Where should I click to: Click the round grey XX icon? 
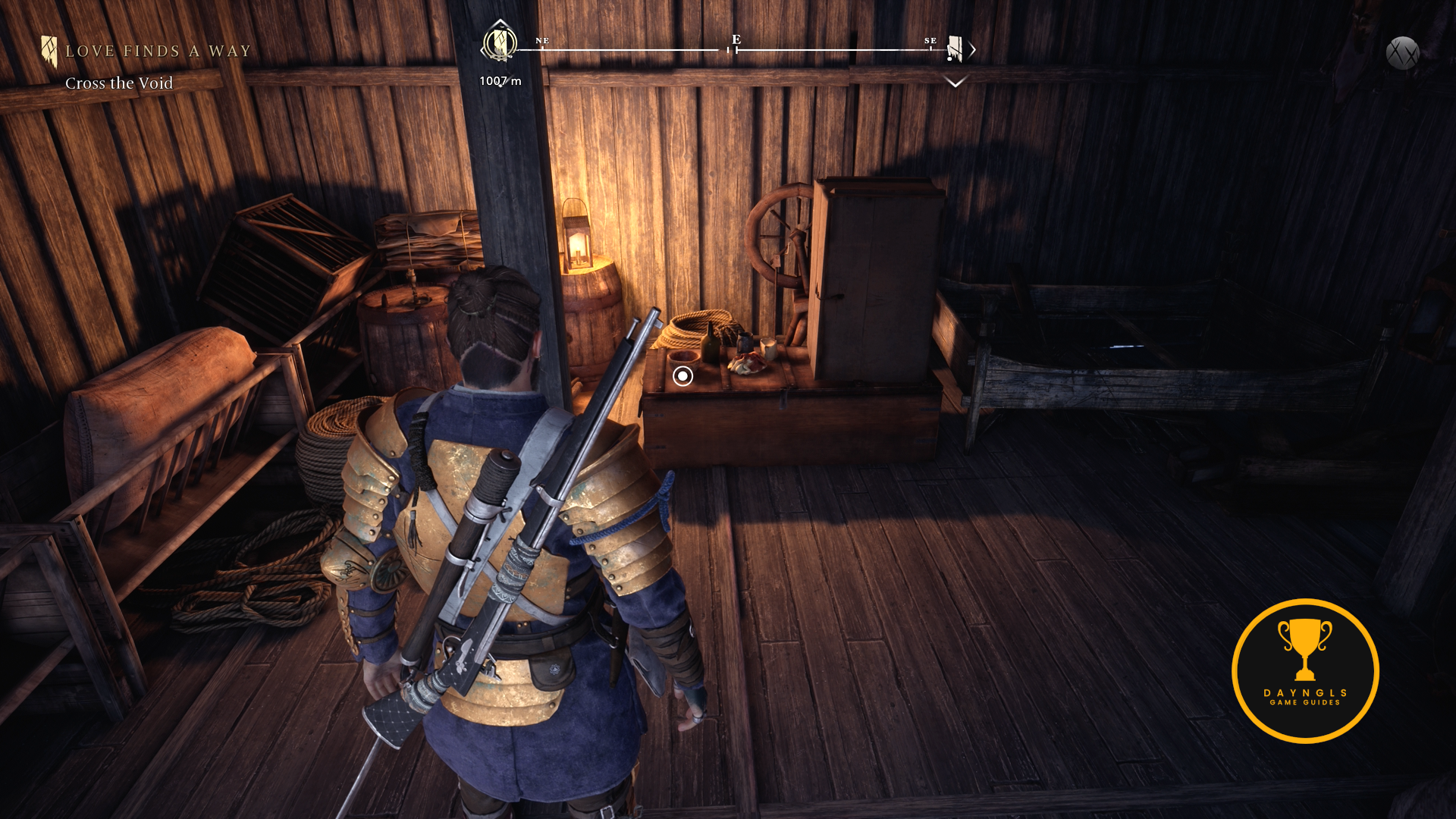coord(1402,54)
